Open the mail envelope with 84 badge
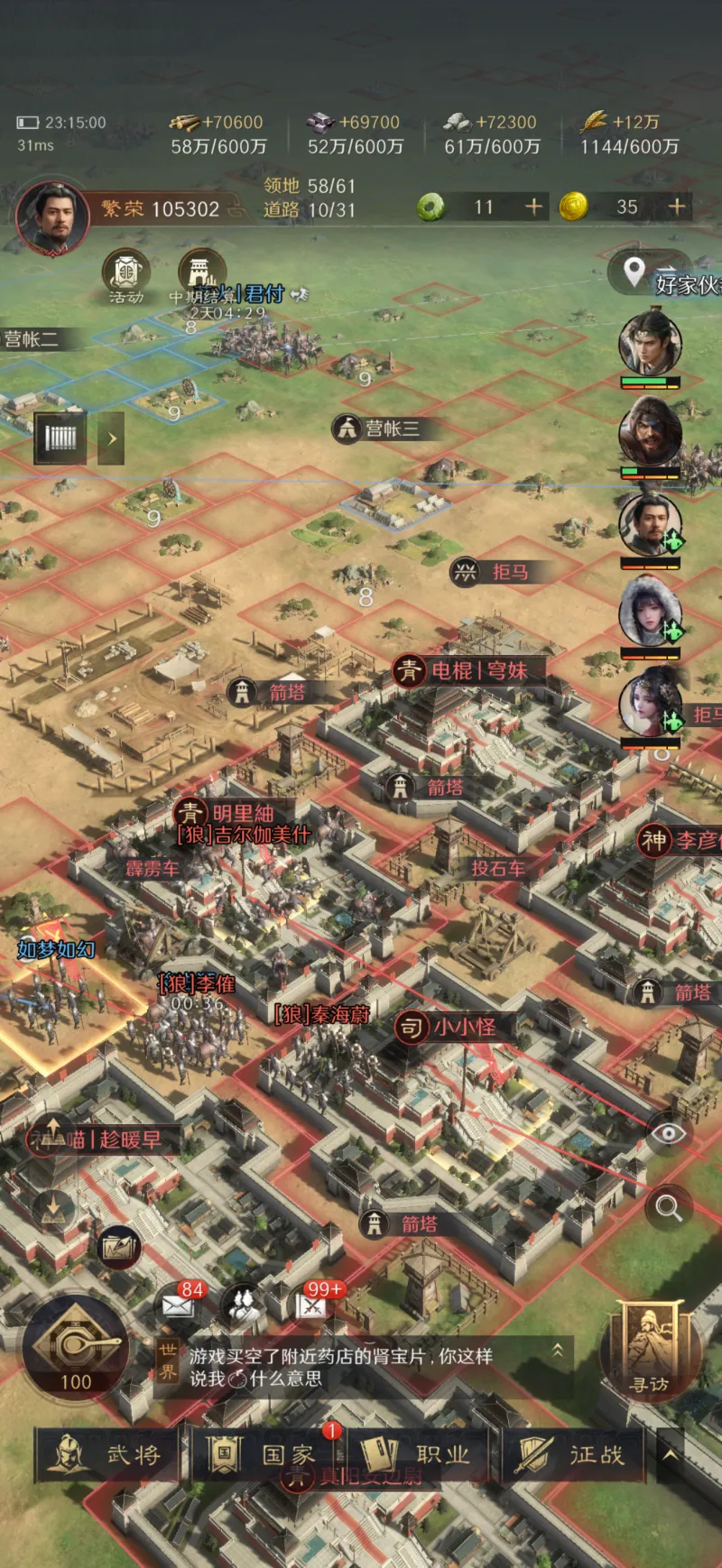Viewport: 722px width, 1568px height. [x=180, y=1304]
